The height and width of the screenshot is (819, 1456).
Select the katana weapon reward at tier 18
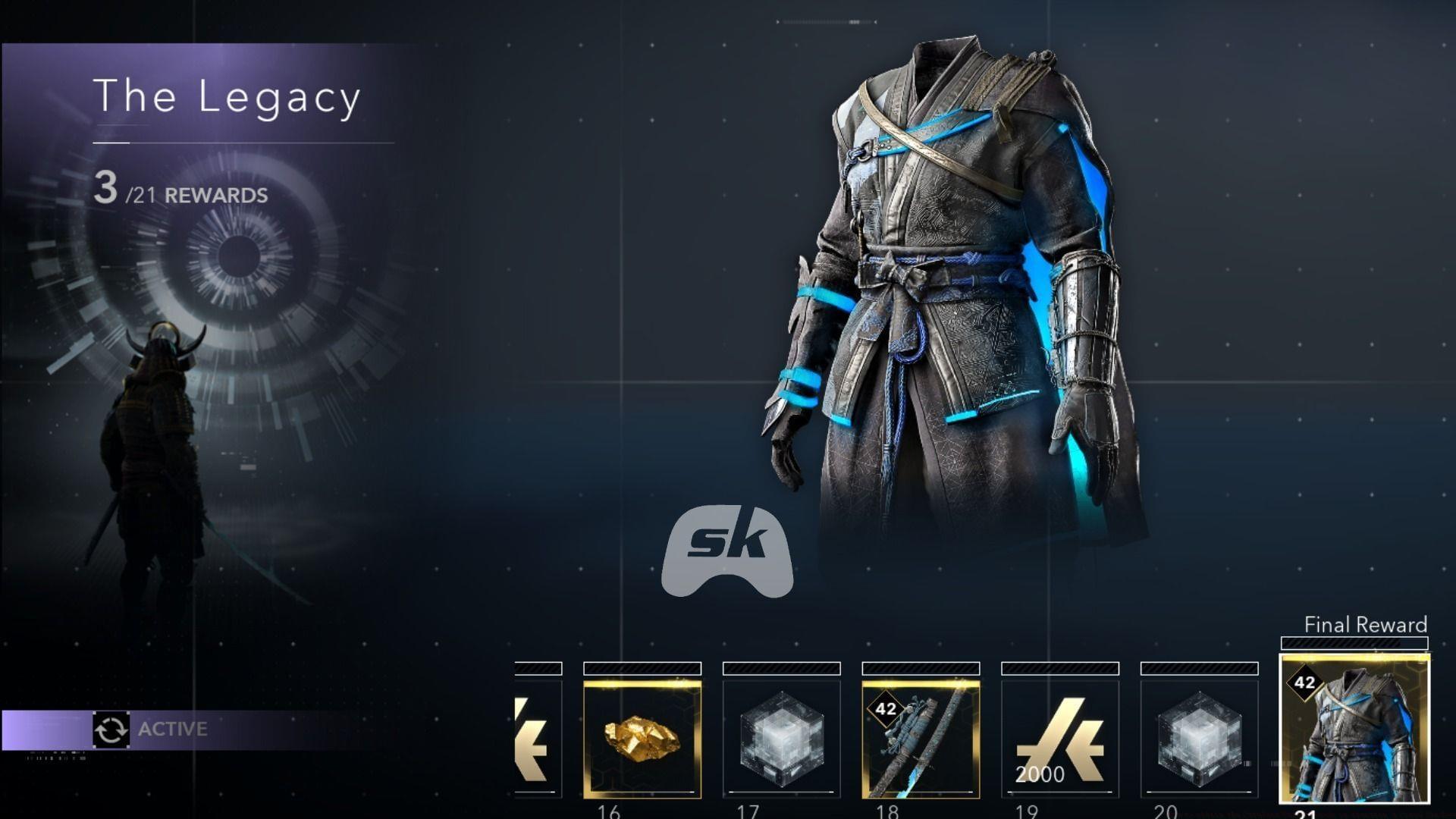coord(921,747)
